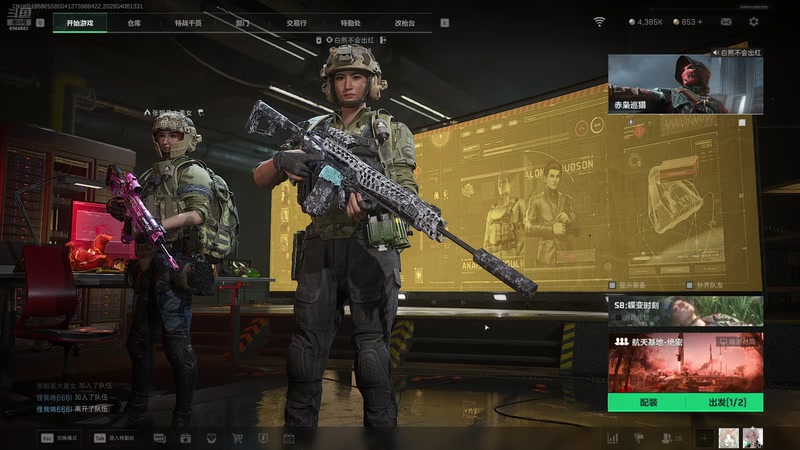800x450 pixels.
Task: Open the chat bubble icon
Action: tap(159, 438)
